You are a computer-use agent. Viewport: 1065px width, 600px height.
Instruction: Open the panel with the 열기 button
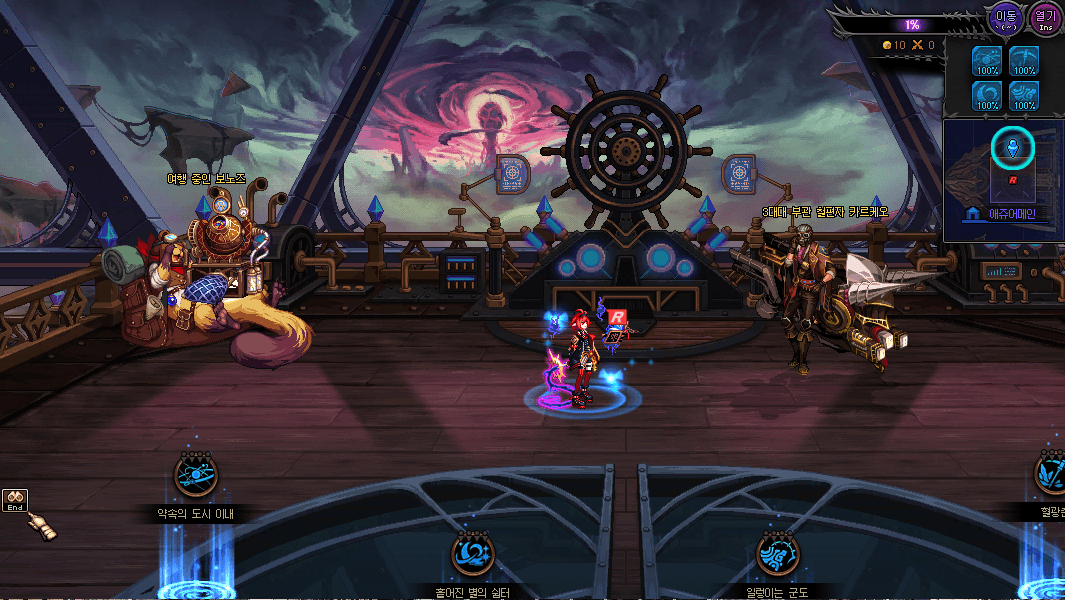tap(1045, 18)
